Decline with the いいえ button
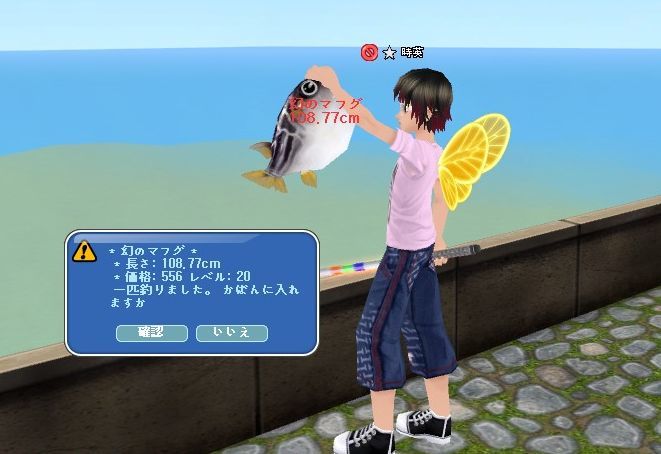Viewport: 661px width, 454px height. click(x=231, y=332)
